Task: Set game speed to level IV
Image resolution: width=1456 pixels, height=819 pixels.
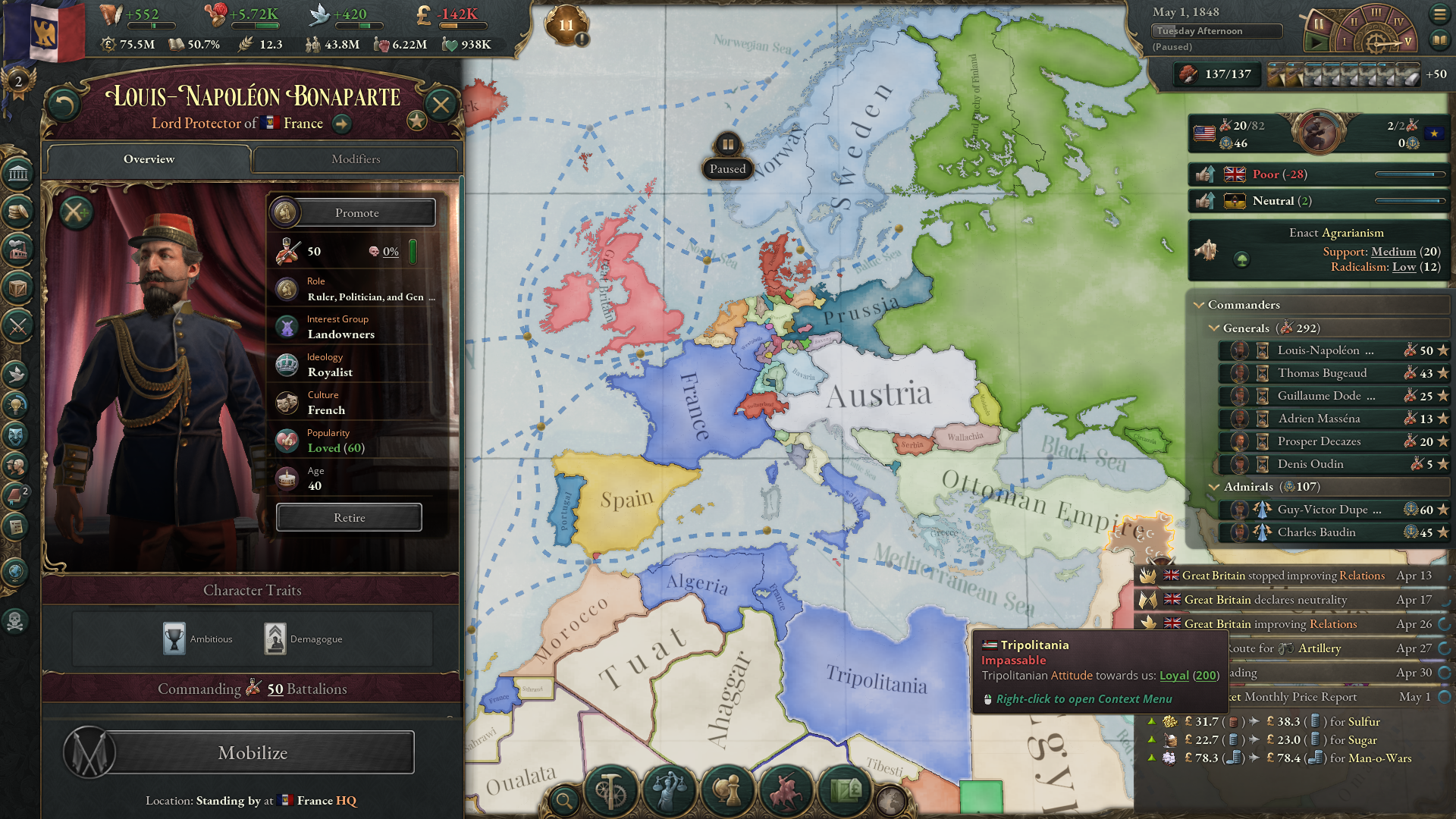Action: tap(1399, 21)
